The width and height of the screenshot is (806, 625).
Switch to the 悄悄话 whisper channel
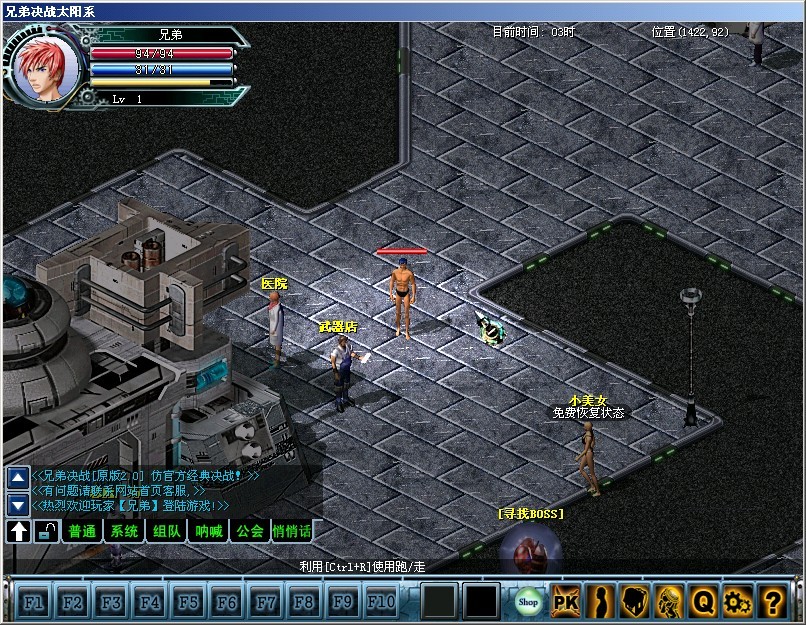[x=291, y=531]
